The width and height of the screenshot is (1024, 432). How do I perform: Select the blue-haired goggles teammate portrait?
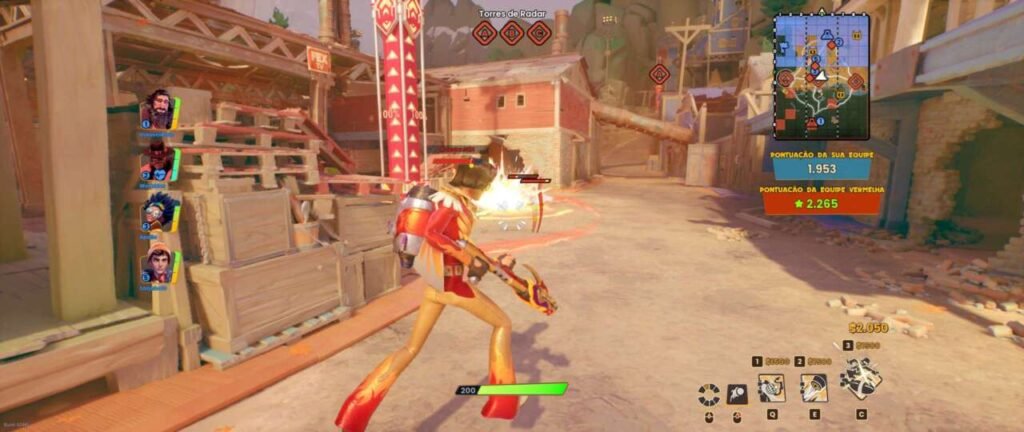point(158,212)
